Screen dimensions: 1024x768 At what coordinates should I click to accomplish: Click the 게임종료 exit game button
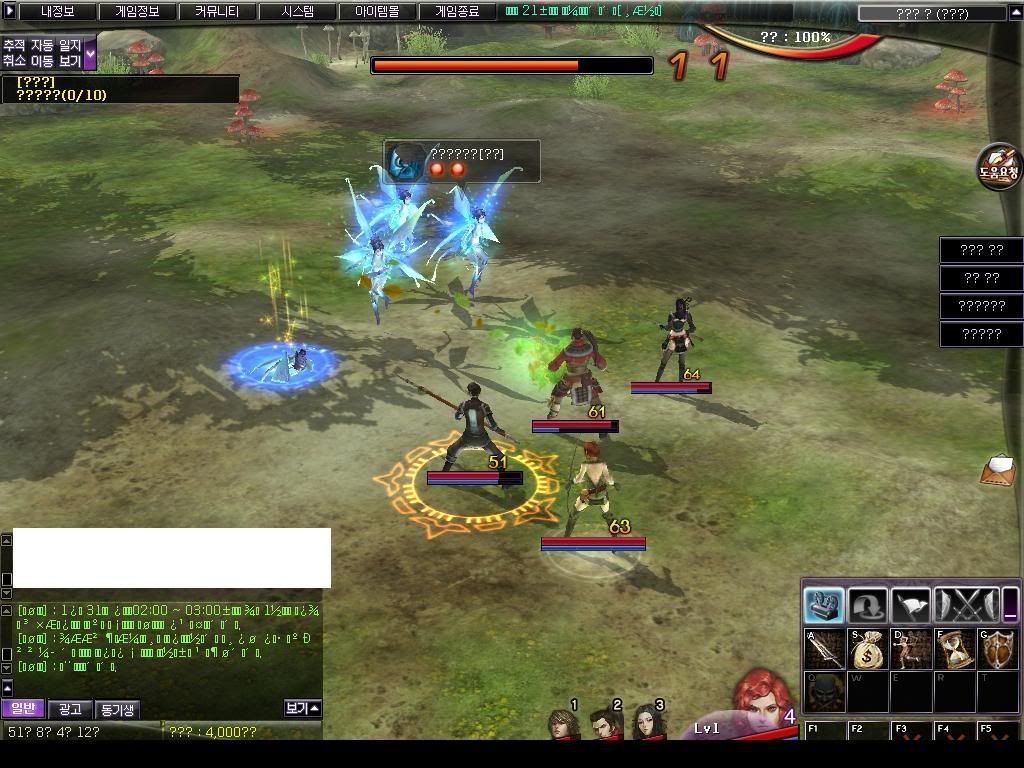pyautogui.click(x=457, y=12)
